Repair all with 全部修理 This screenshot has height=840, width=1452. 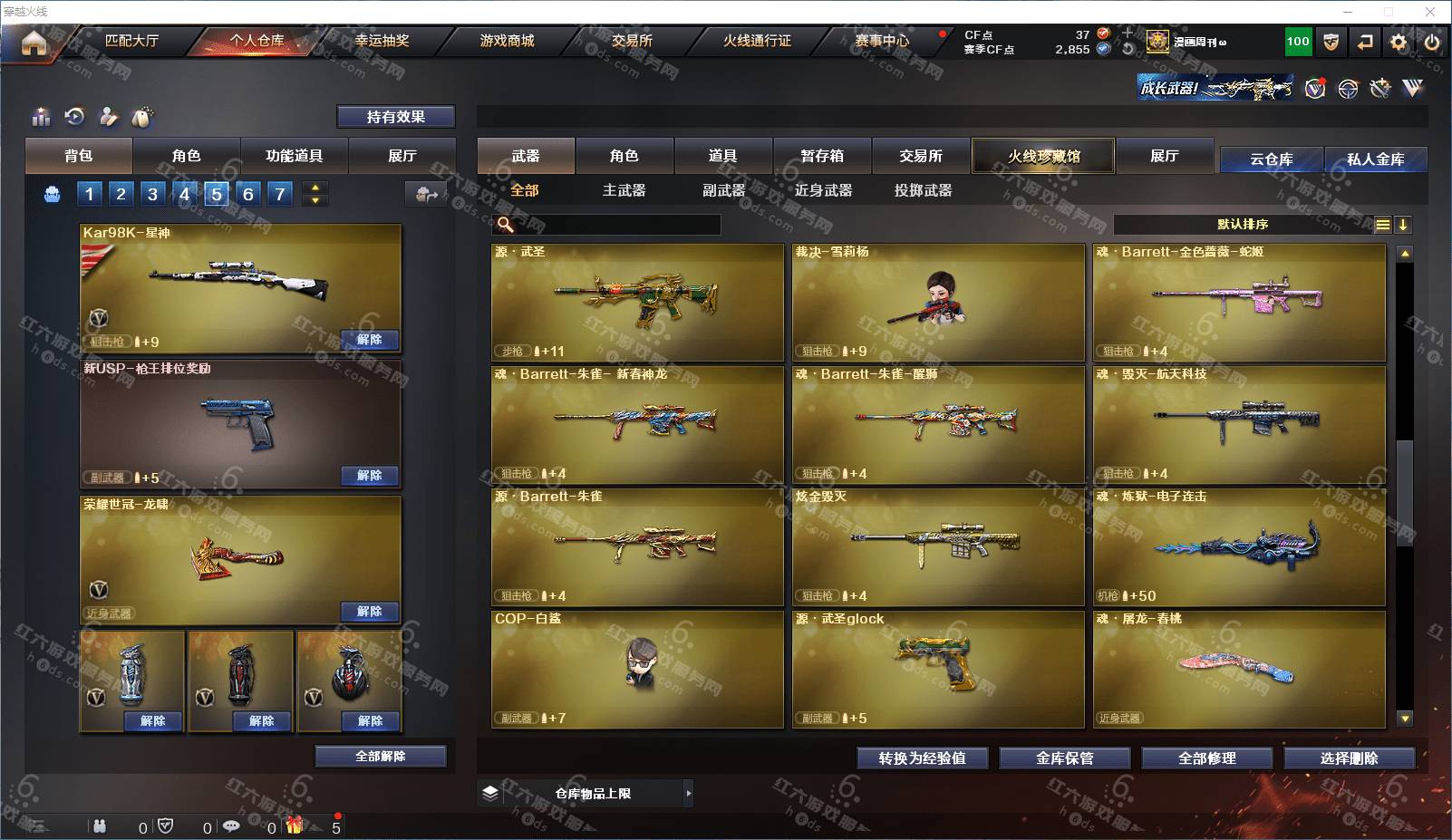[1206, 758]
